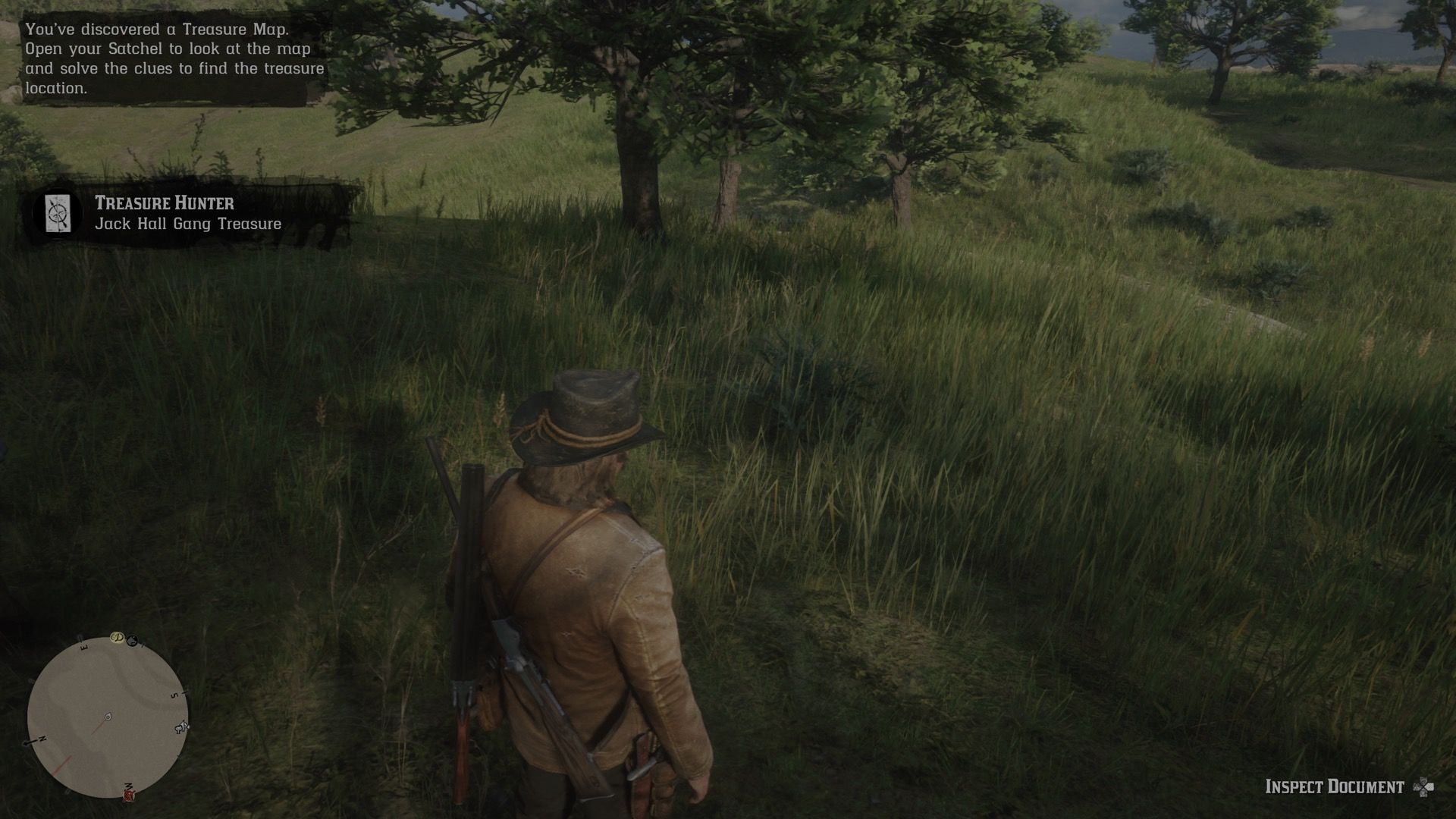Click the 'W' direction marker on the minimap
Viewport: 1456px width, 819px height.
pyautogui.click(x=128, y=786)
